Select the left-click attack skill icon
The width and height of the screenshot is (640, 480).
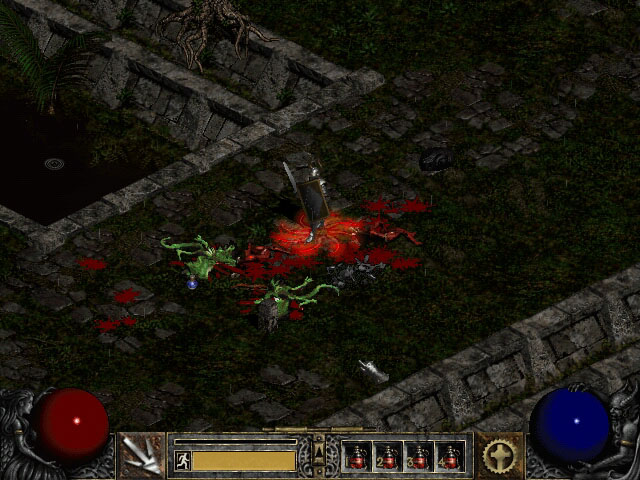(x=142, y=455)
